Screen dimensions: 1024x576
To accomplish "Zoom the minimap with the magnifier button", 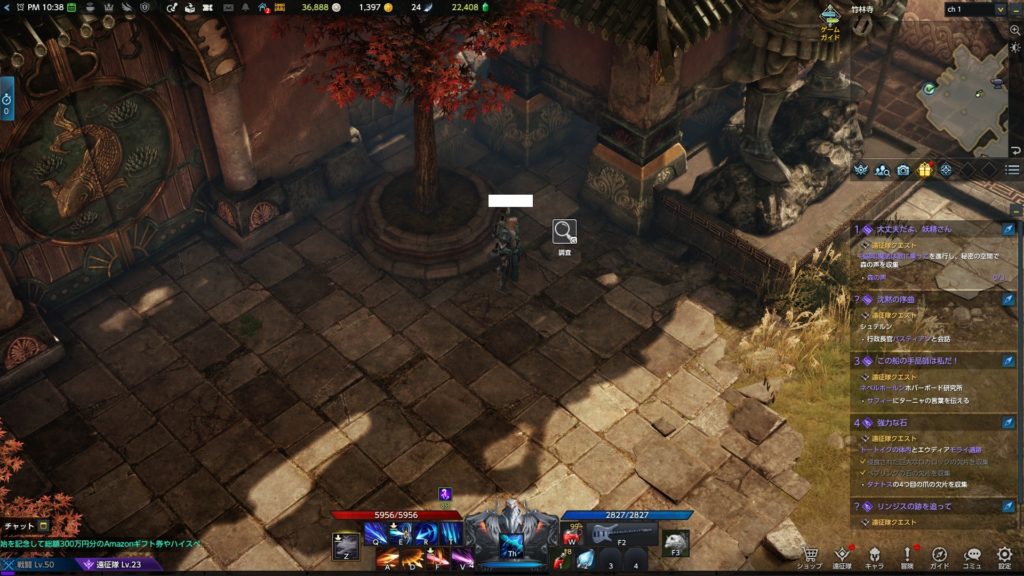I will pos(1015,31).
